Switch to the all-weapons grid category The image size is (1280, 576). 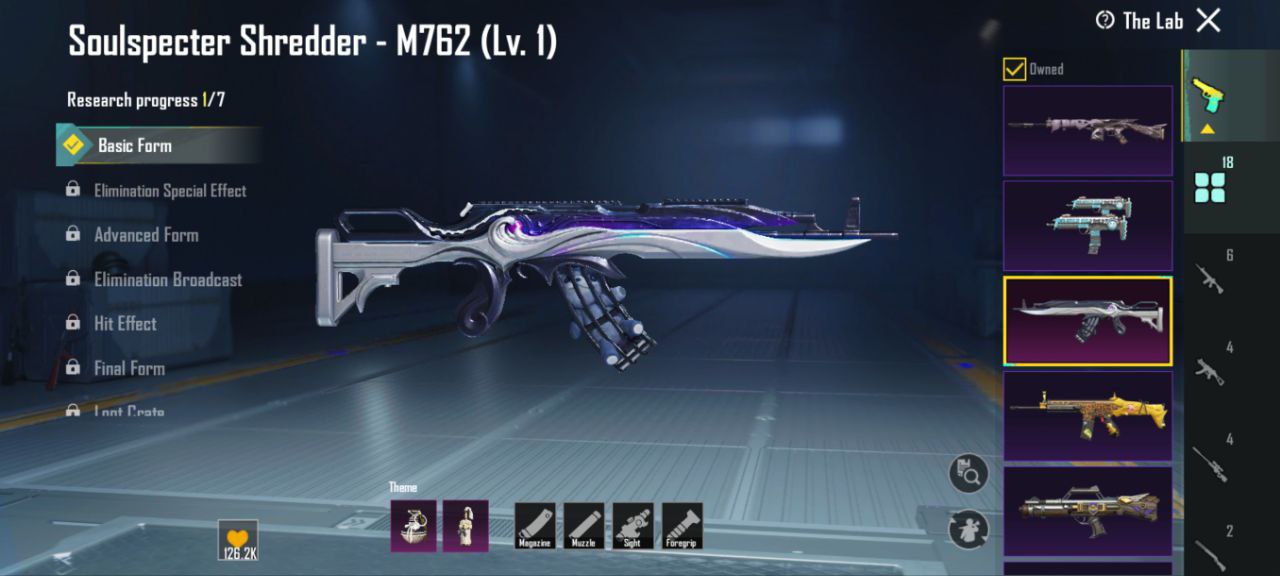pyautogui.click(x=1210, y=187)
